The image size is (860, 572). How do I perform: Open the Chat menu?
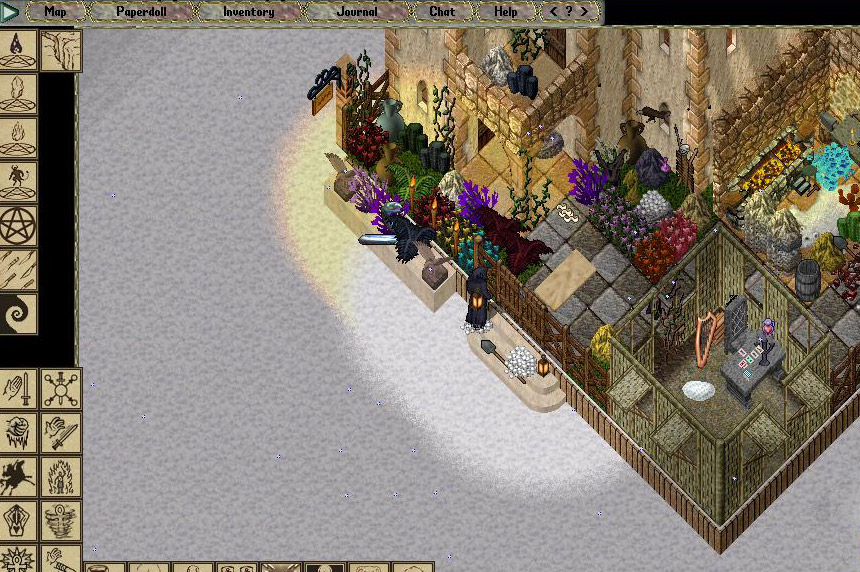(x=441, y=12)
